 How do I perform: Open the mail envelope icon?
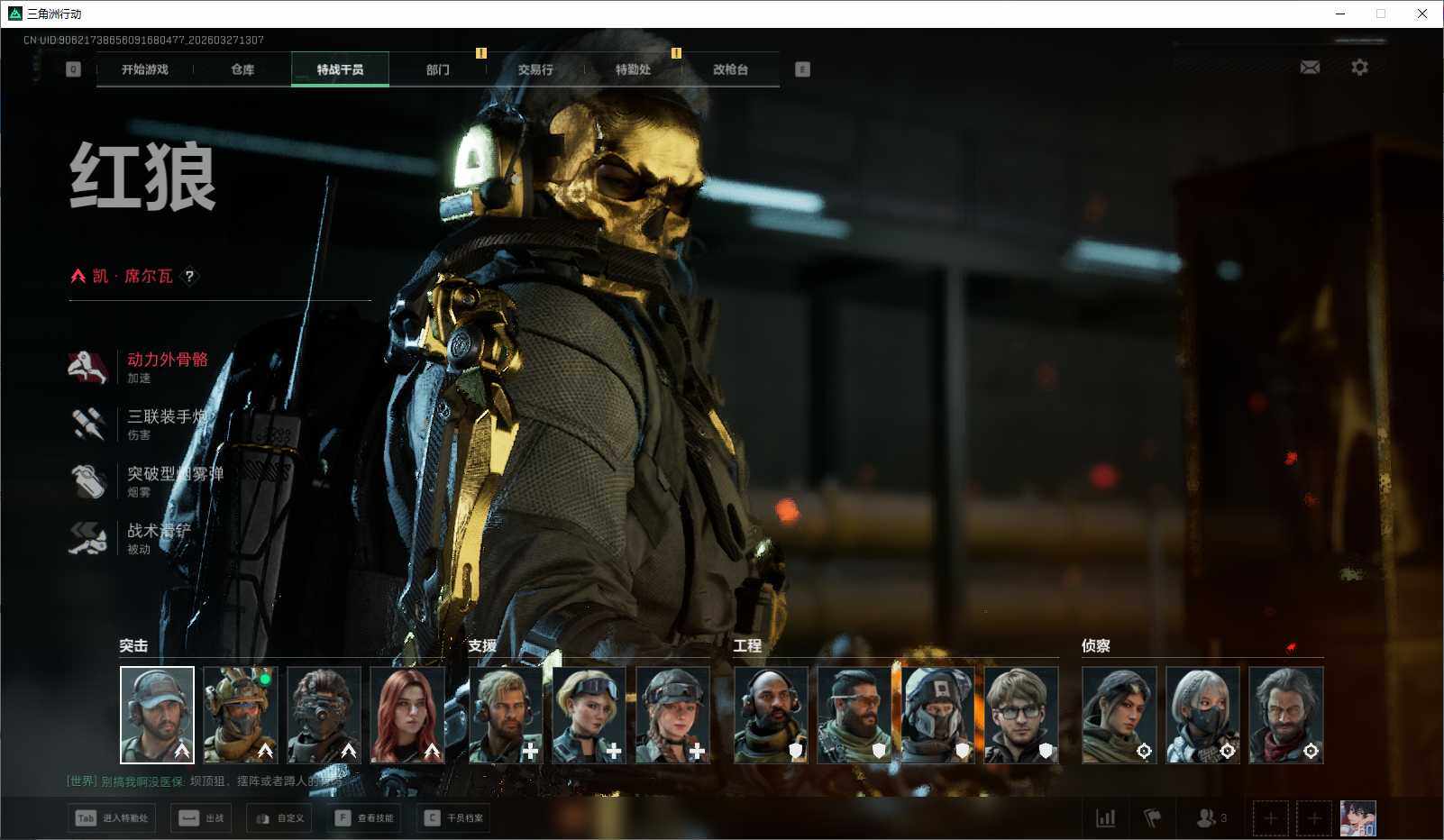coord(1310,68)
